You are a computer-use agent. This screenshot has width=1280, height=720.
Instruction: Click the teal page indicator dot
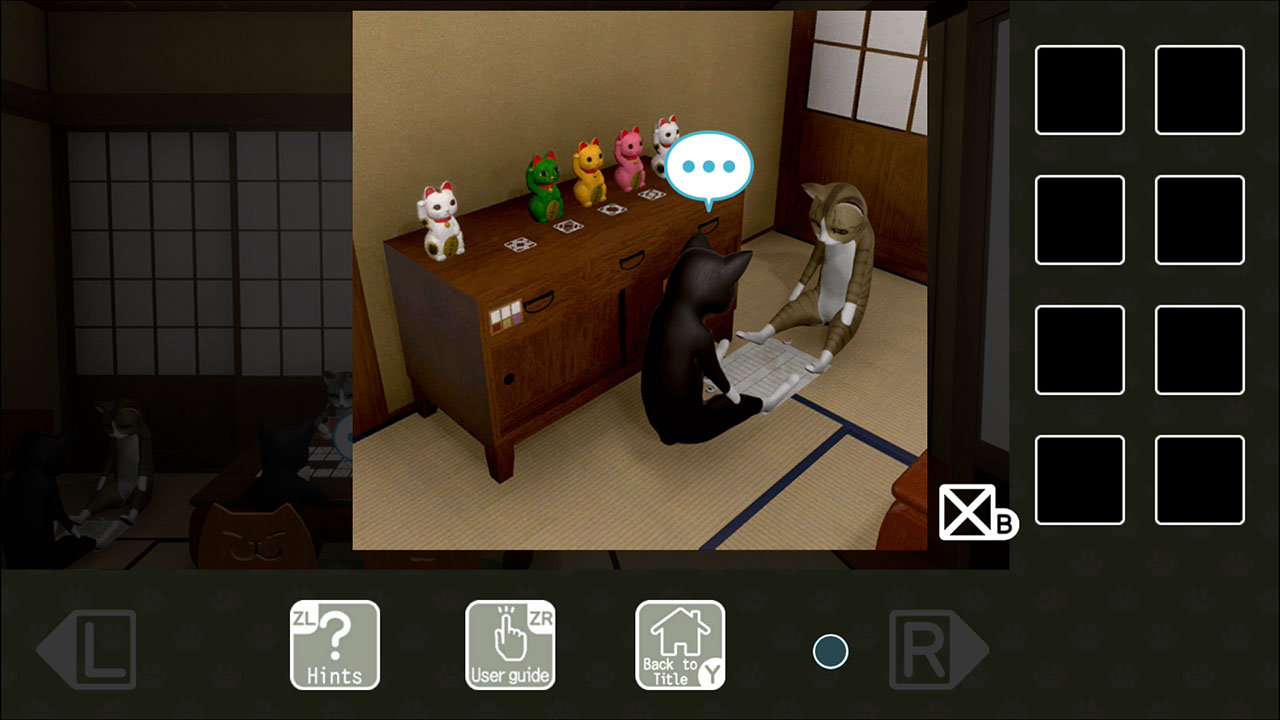(x=830, y=650)
